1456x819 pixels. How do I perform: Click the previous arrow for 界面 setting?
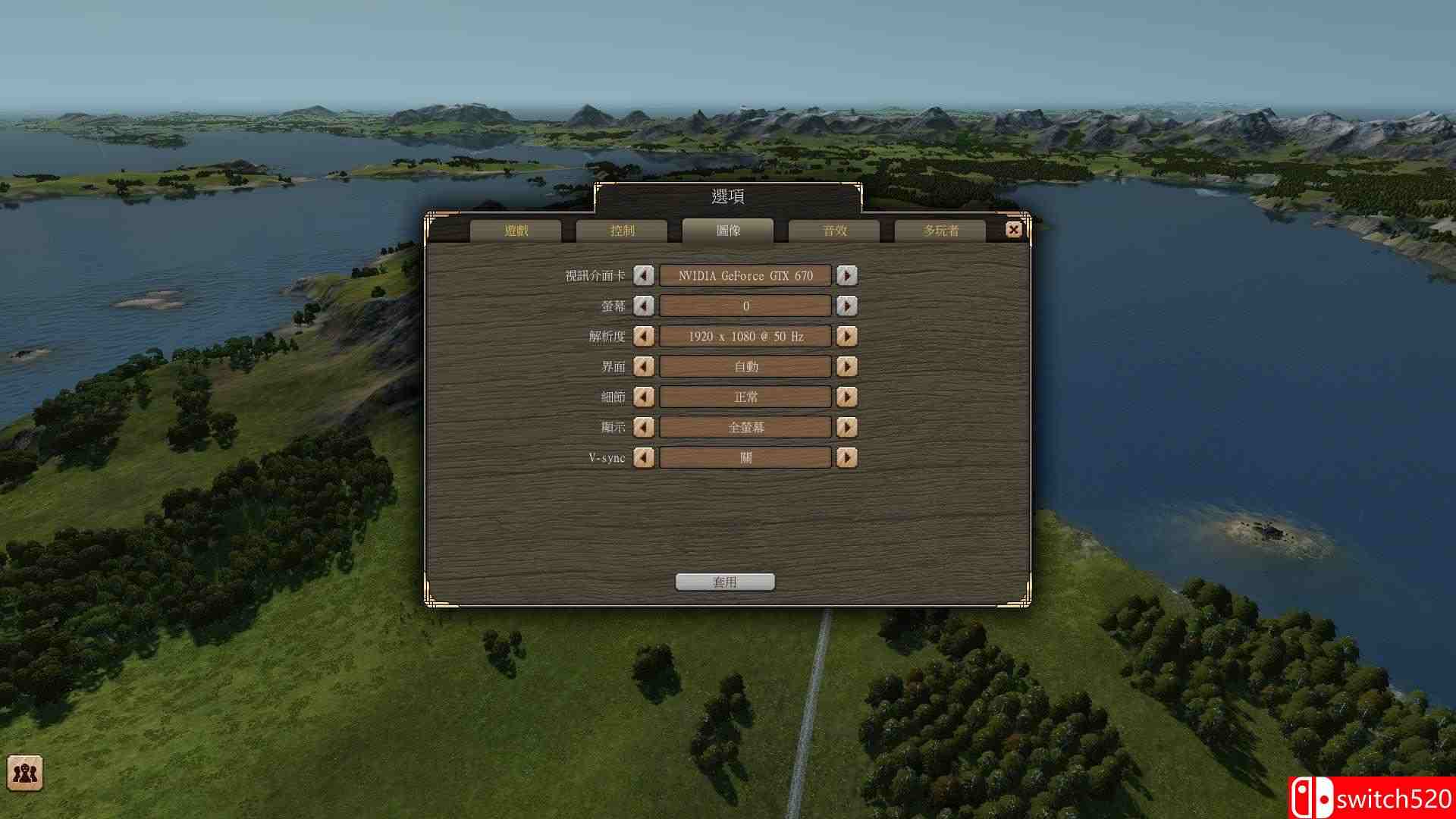point(644,366)
